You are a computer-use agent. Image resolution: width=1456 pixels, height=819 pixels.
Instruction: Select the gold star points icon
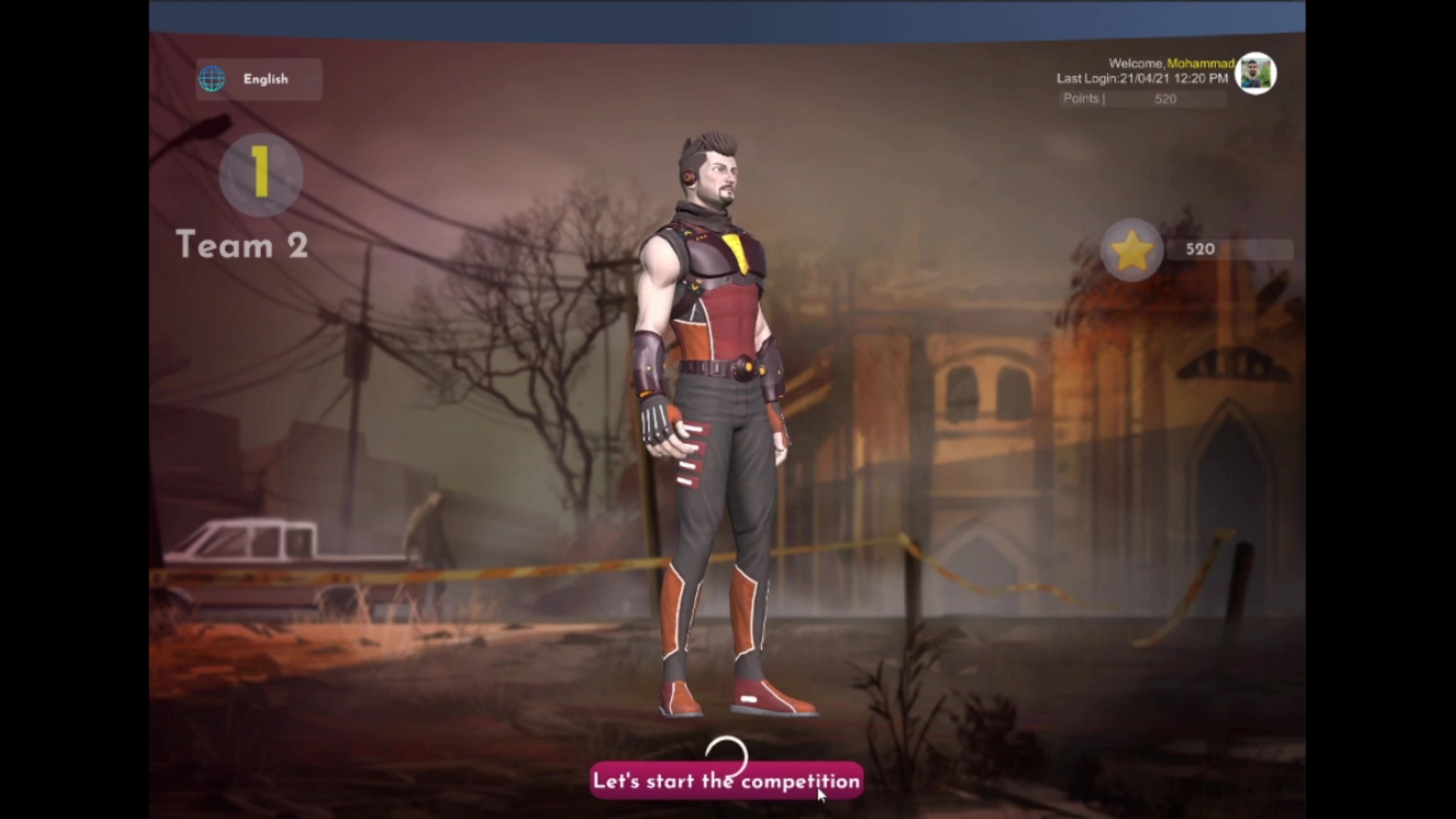point(1131,250)
